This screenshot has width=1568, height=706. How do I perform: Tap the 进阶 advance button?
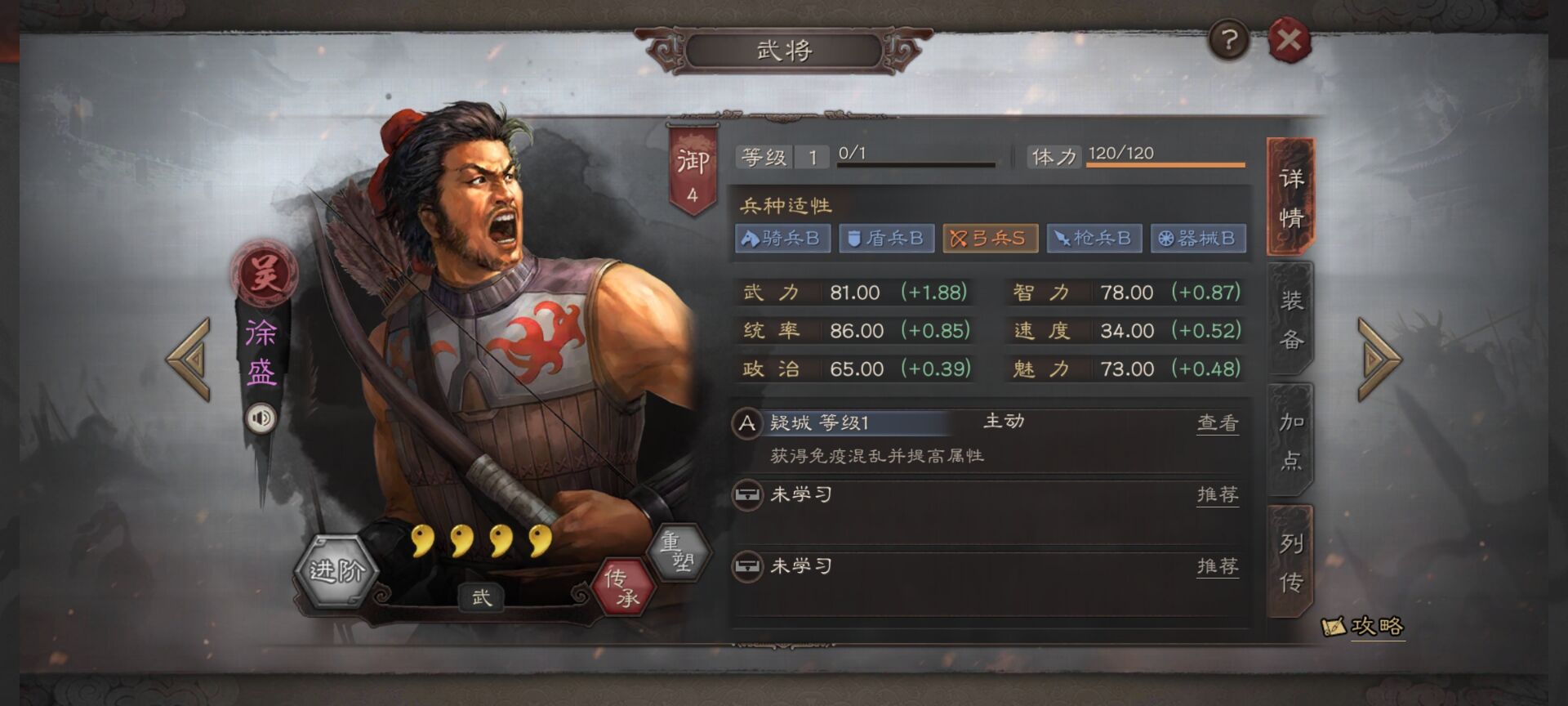[x=336, y=570]
